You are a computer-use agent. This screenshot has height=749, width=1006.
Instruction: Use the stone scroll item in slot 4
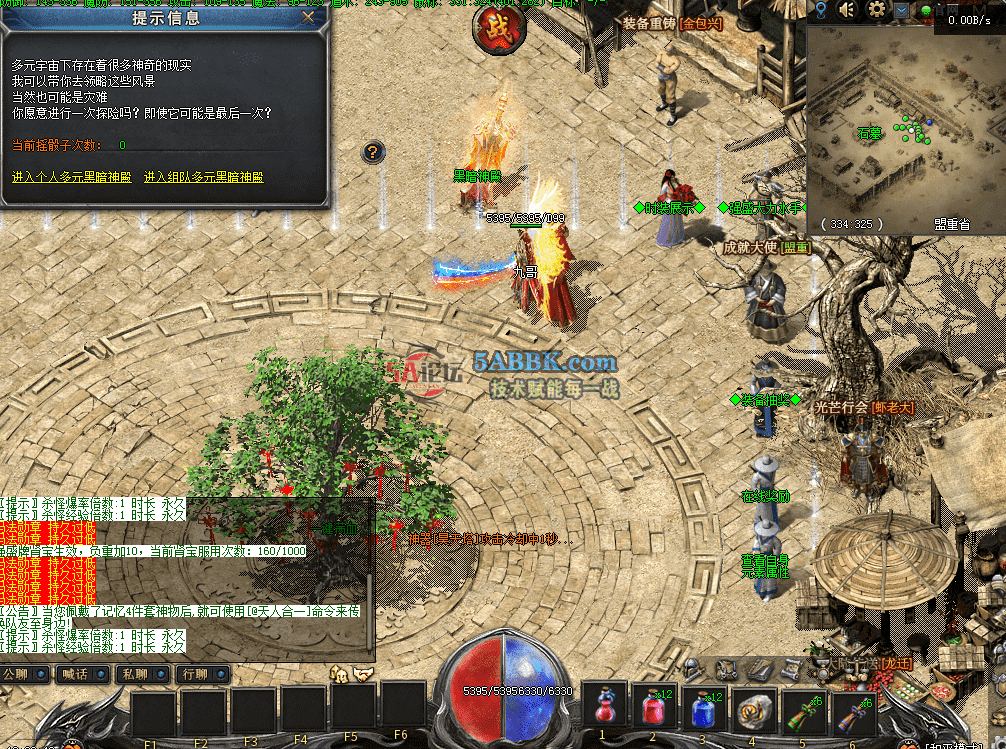pyautogui.click(x=754, y=710)
